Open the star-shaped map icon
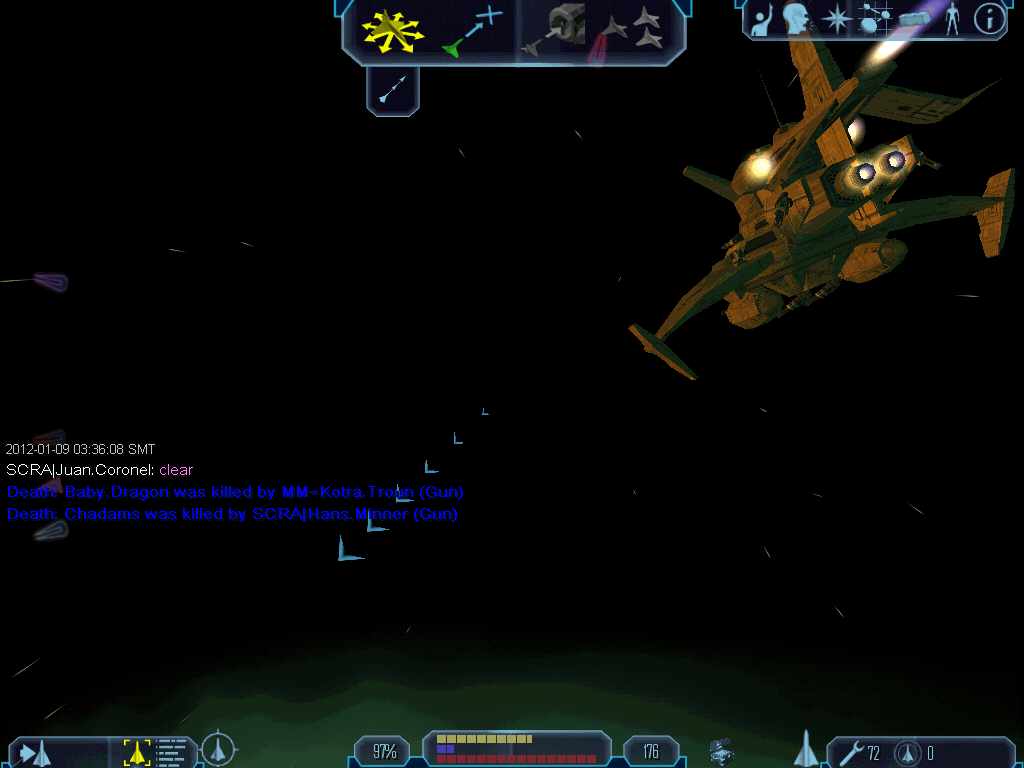1024x768 pixels. [x=835, y=19]
